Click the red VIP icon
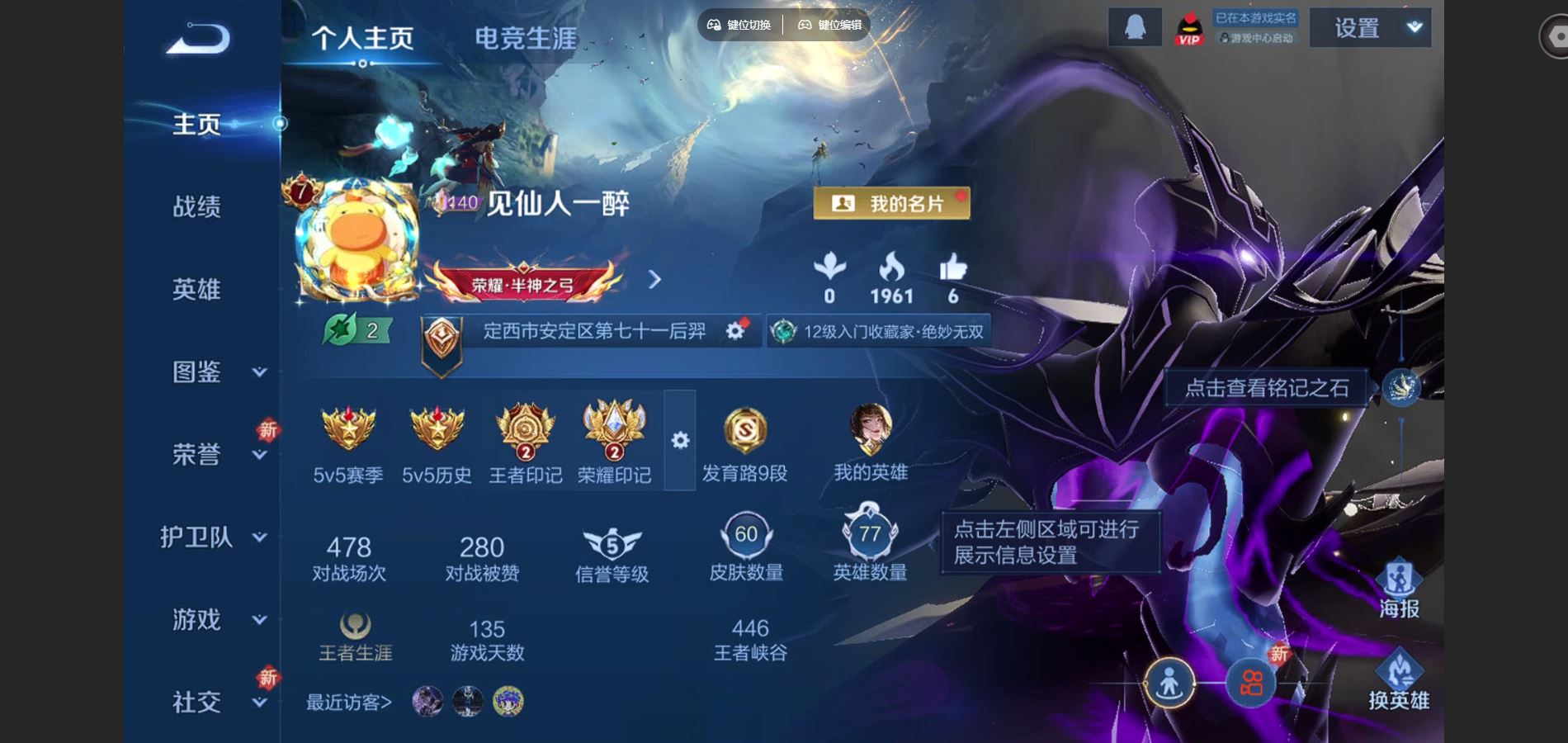This screenshot has width=1568, height=743. [1189, 26]
